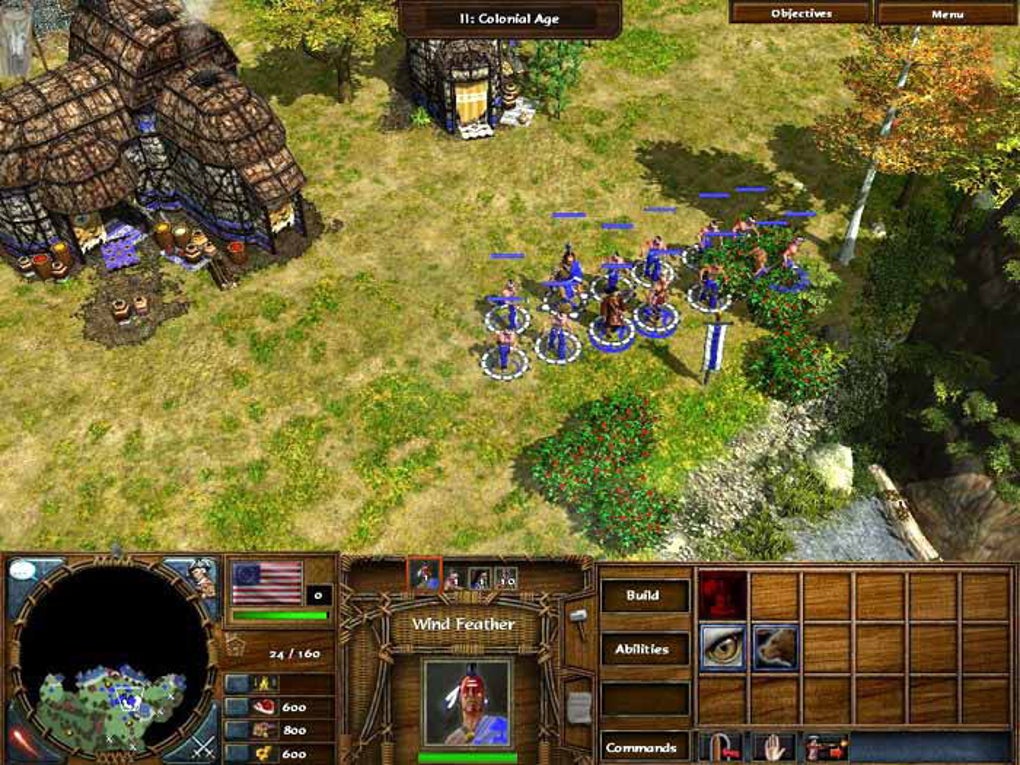Activate the bear ability icon
1020x765 pixels.
point(774,648)
